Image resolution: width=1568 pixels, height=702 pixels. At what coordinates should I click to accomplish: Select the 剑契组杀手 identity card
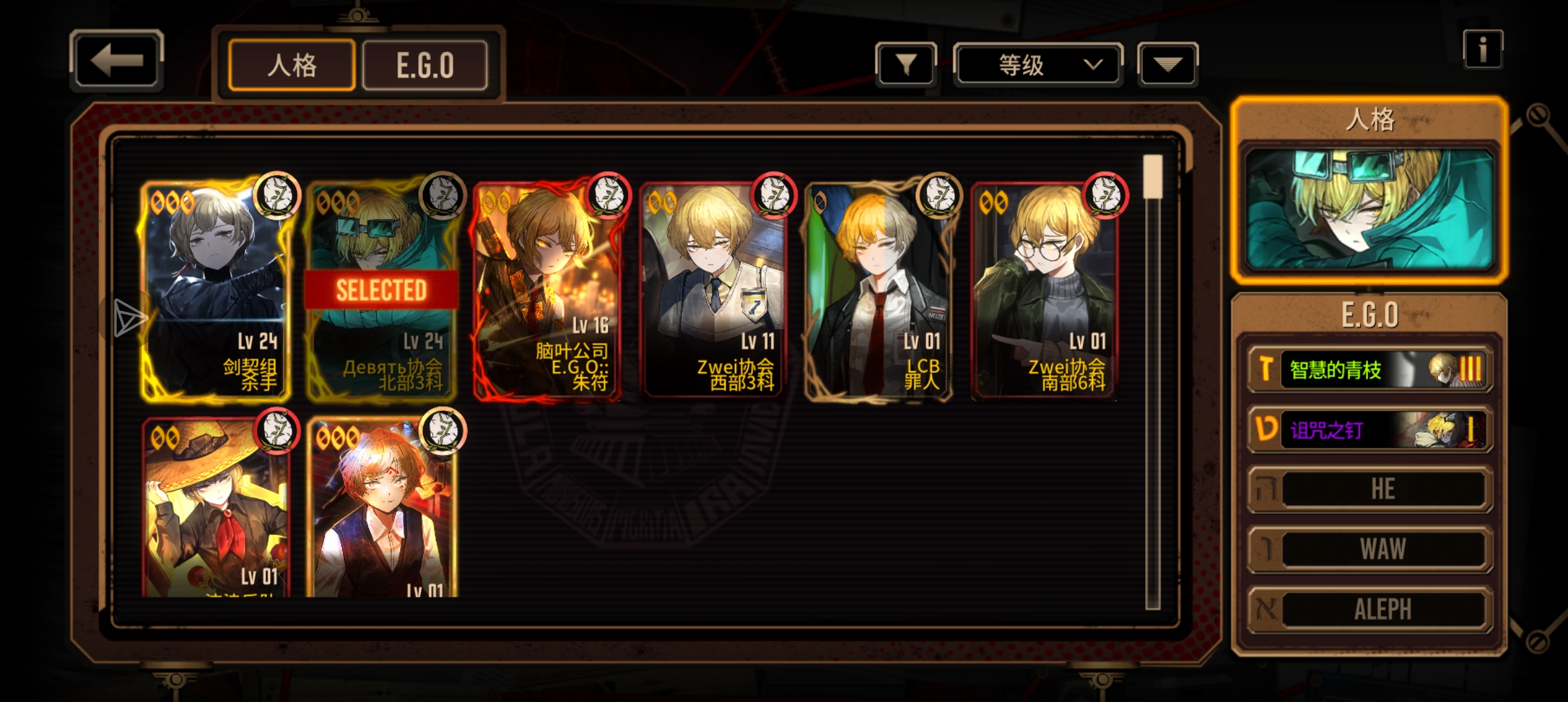click(x=216, y=289)
